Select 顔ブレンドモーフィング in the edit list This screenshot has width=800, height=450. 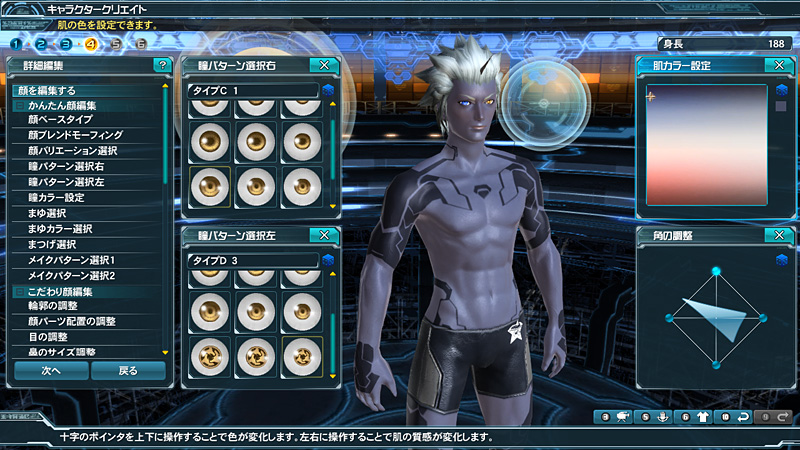click(75, 134)
